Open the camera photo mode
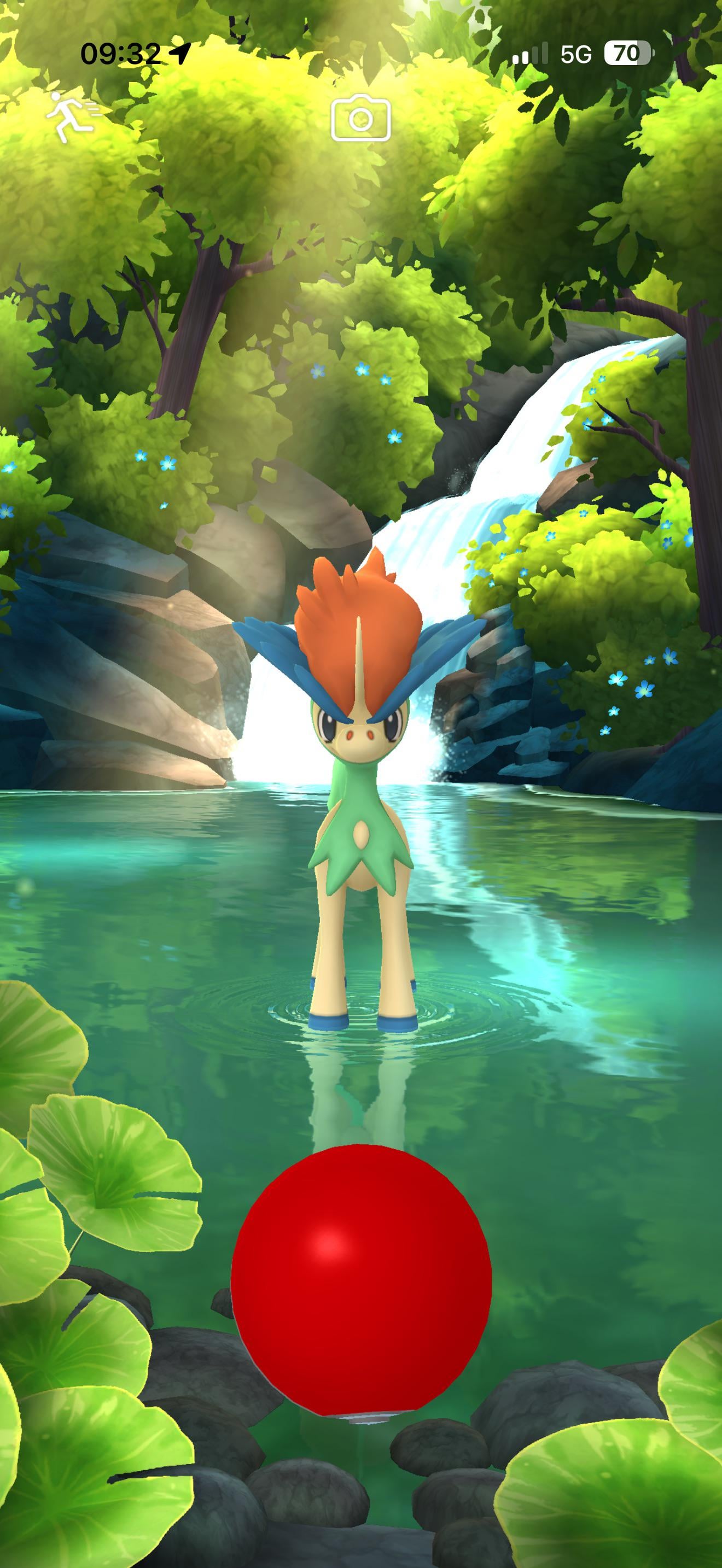The image size is (722, 1568). (x=360, y=118)
